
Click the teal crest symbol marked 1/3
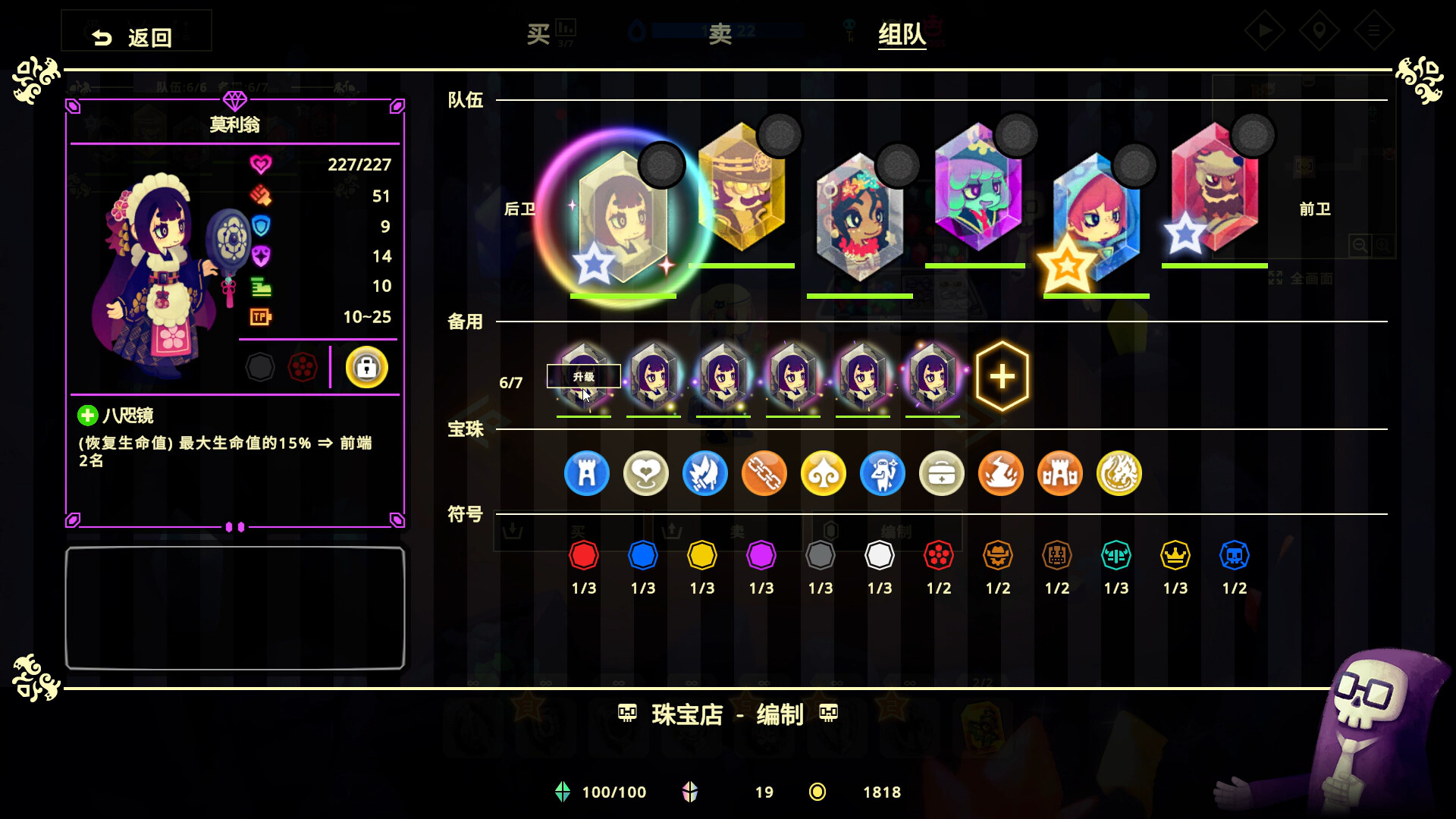click(1116, 555)
